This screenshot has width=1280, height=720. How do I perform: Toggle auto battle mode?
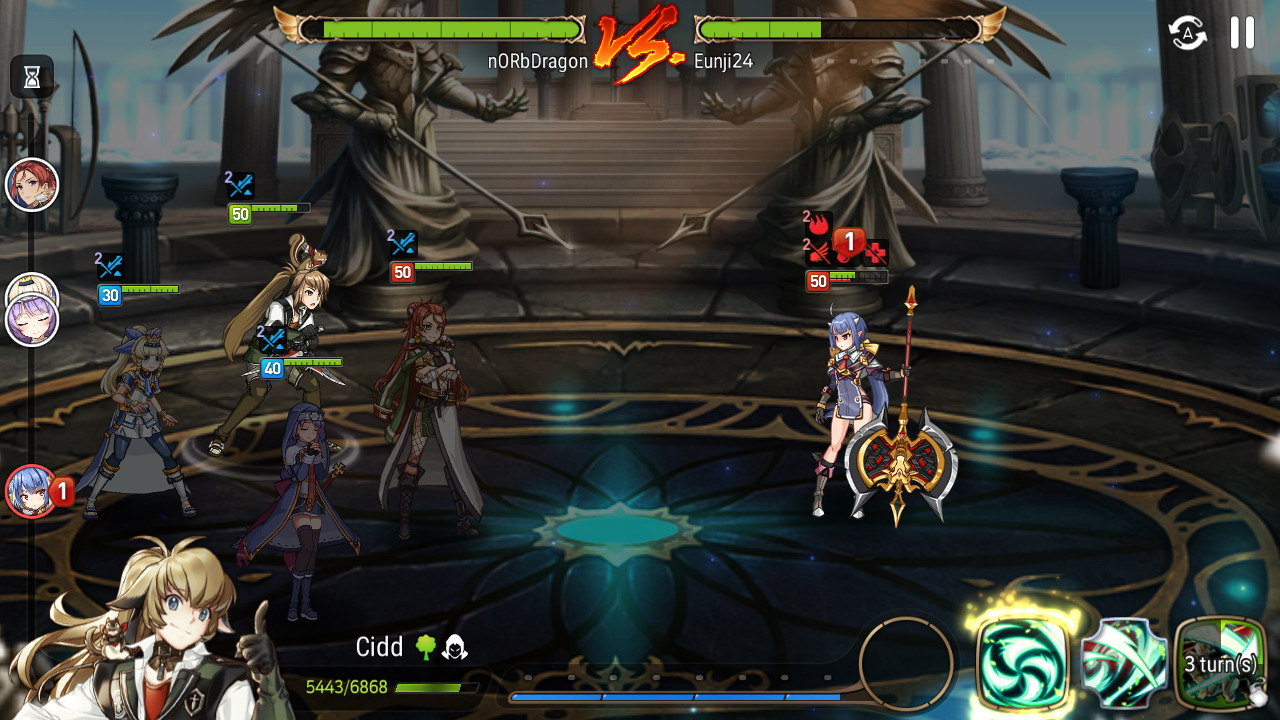[1188, 33]
